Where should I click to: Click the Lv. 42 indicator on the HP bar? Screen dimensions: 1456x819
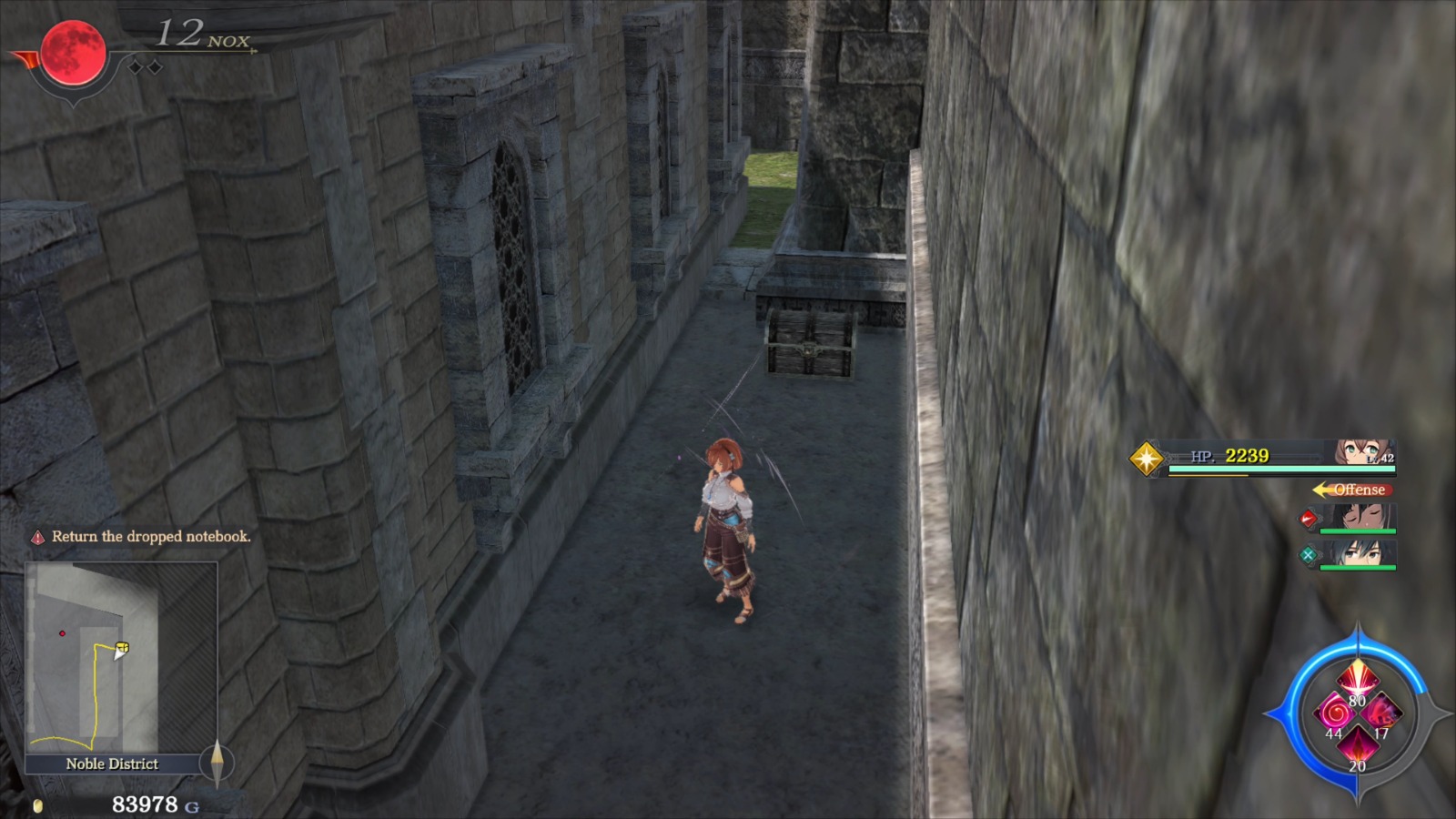coord(1380,457)
